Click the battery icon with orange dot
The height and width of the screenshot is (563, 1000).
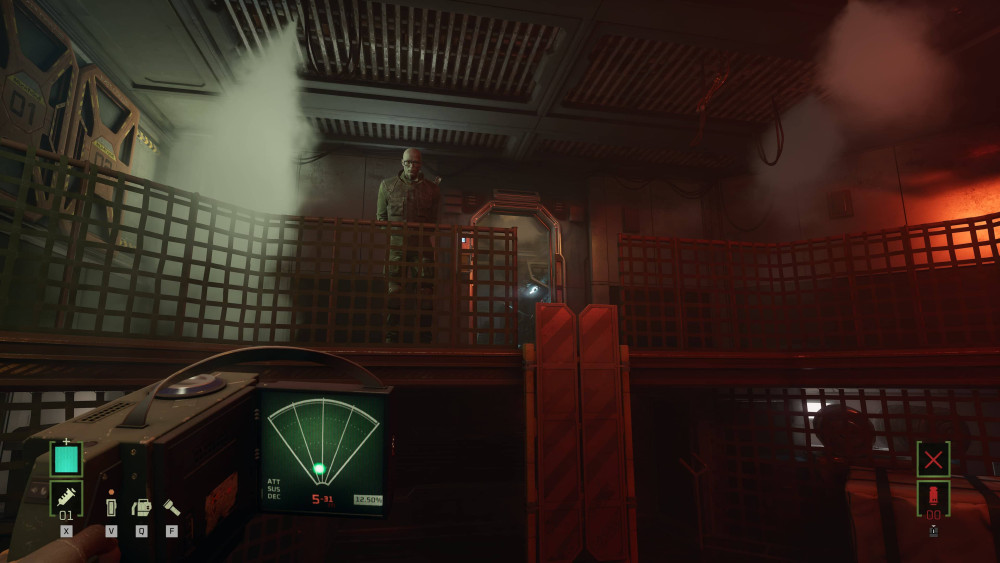click(111, 506)
